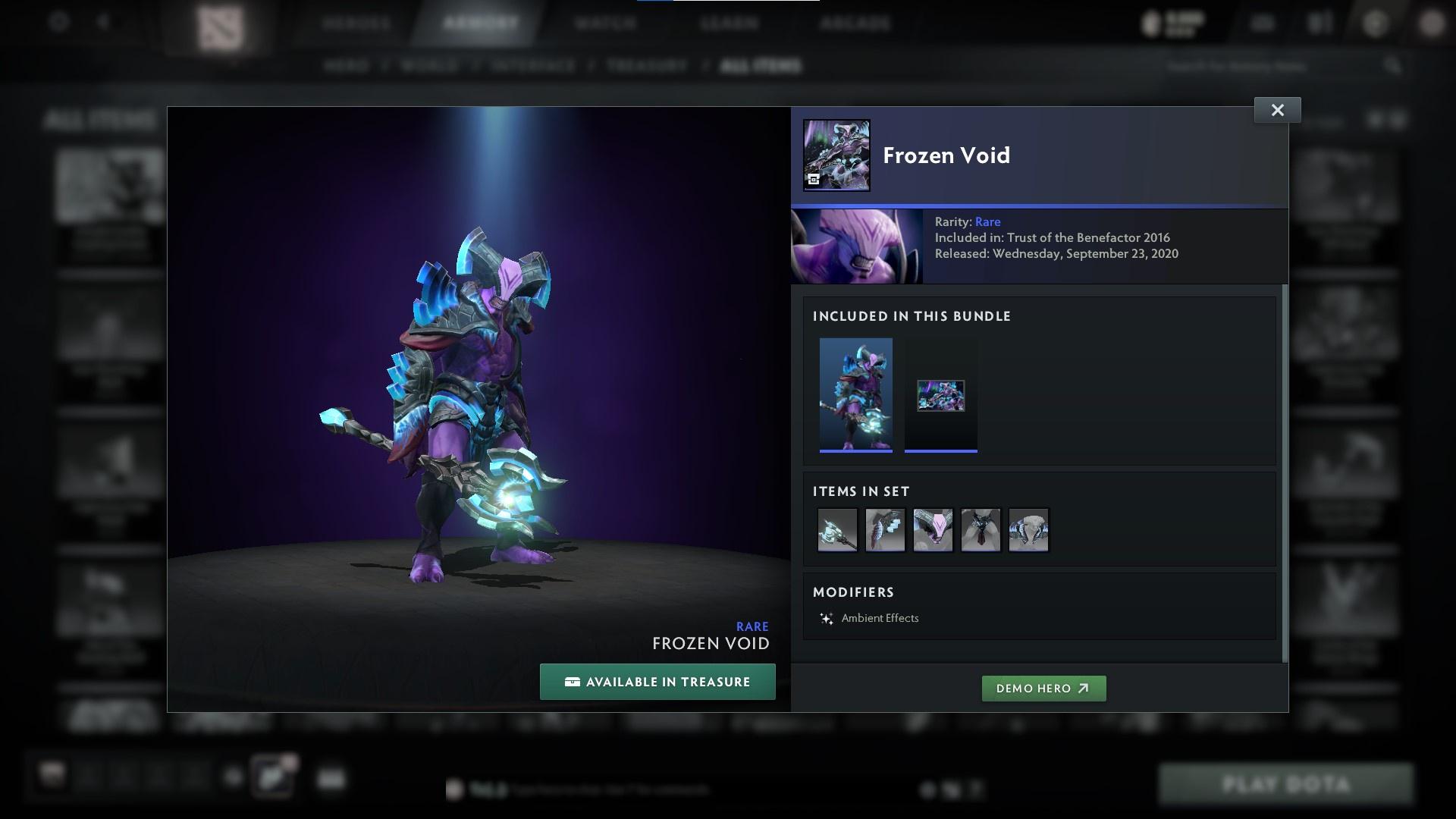Click the back arrow at top left
1456x819 pixels.
[103, 21]
